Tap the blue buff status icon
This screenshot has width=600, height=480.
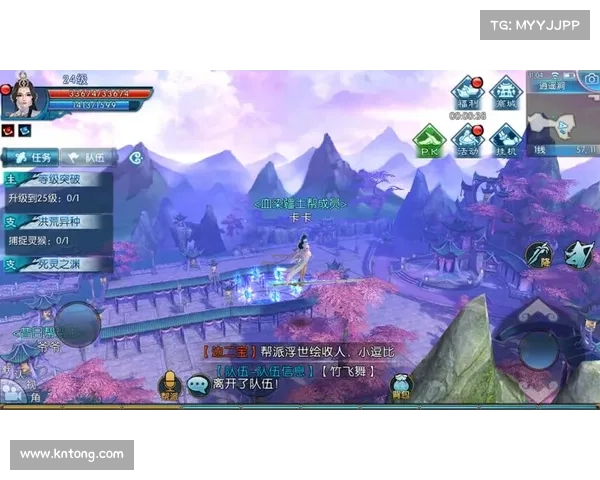24,130
